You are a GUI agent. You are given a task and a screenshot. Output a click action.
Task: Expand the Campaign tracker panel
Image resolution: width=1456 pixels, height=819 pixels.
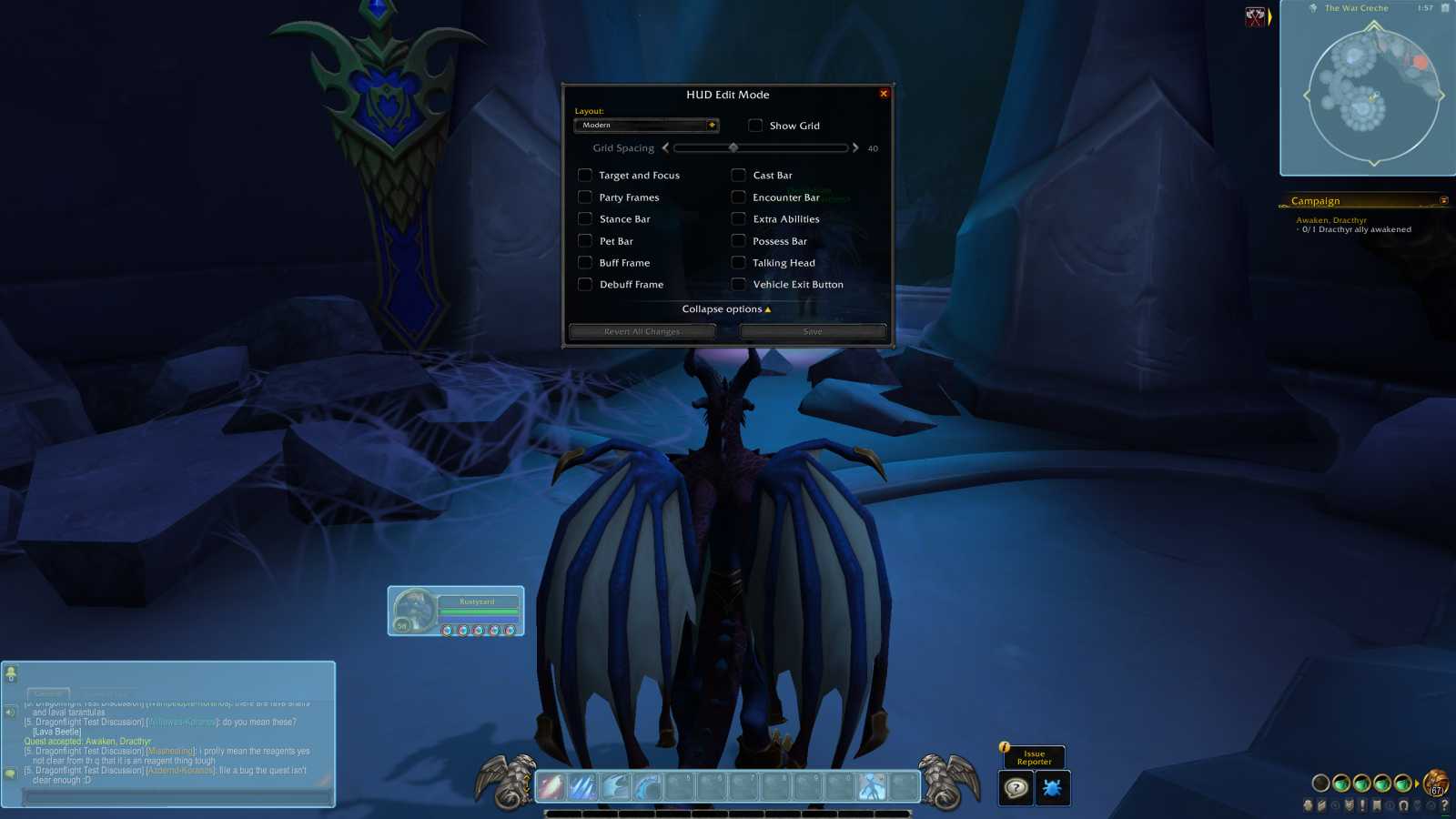(x=1445, y=200)
